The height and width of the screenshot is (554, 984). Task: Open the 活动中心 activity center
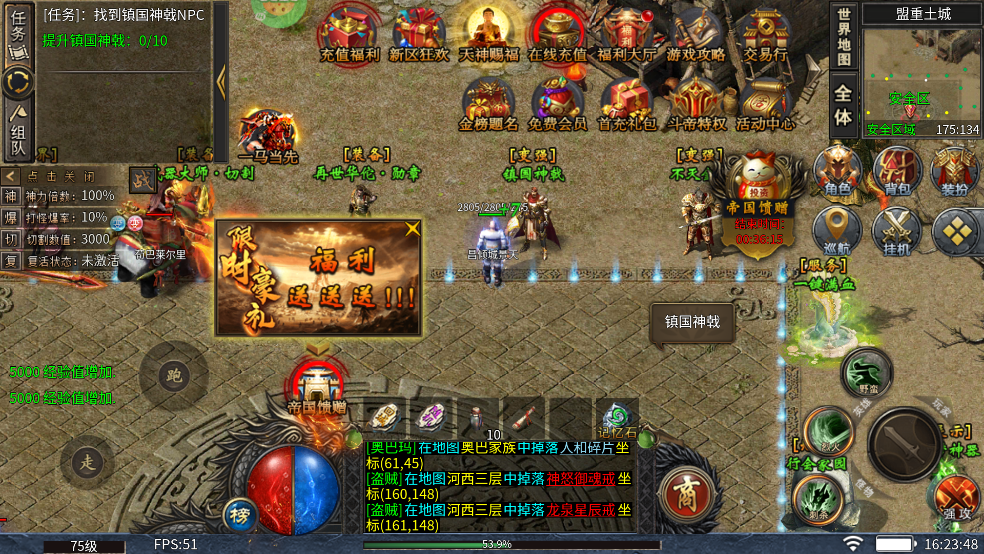click(765, 103)
